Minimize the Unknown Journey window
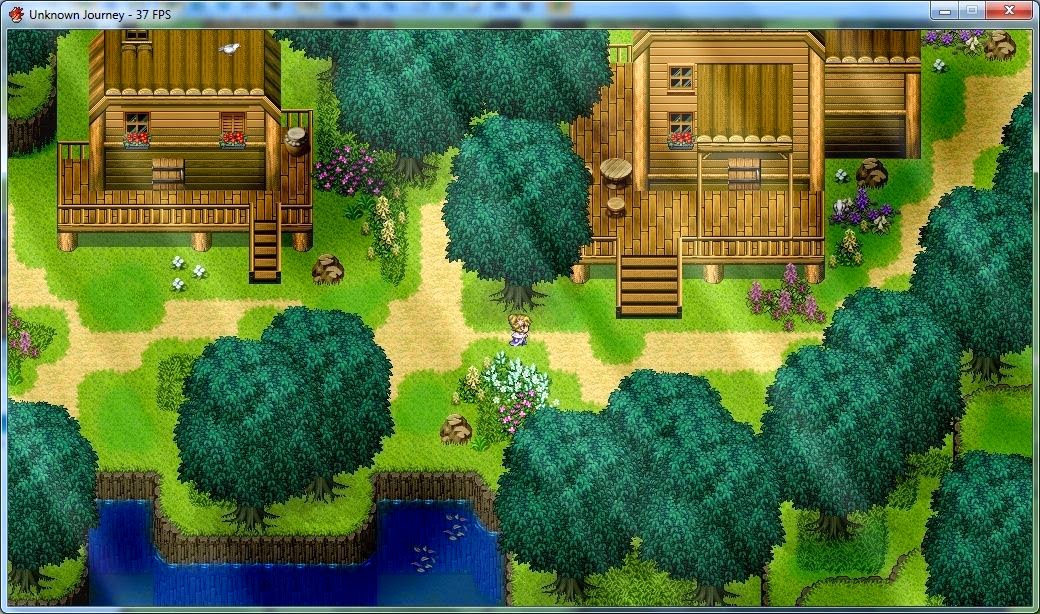Viewport: 1040px width, 614px height. click(x=943, y=11)
